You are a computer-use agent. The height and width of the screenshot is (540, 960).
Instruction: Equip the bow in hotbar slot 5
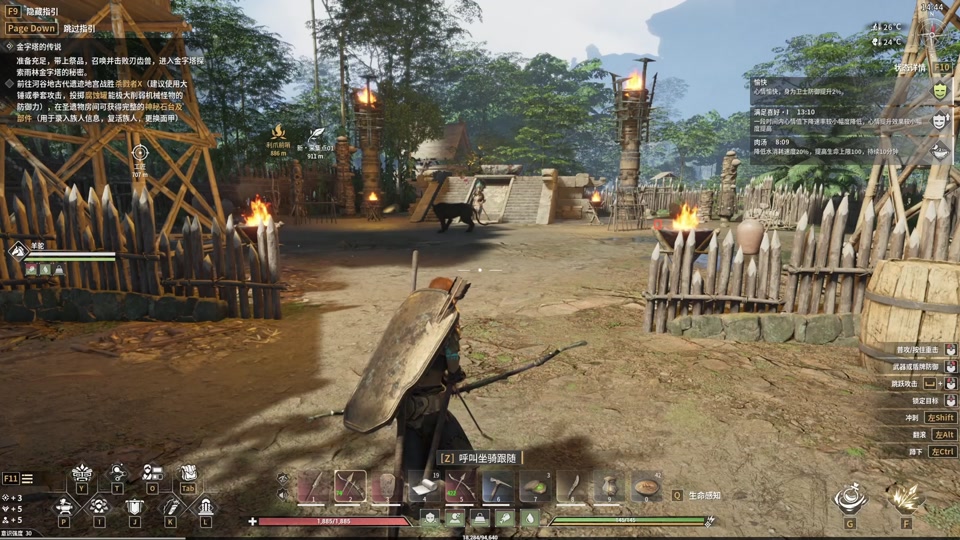click(x=461, y=487)
